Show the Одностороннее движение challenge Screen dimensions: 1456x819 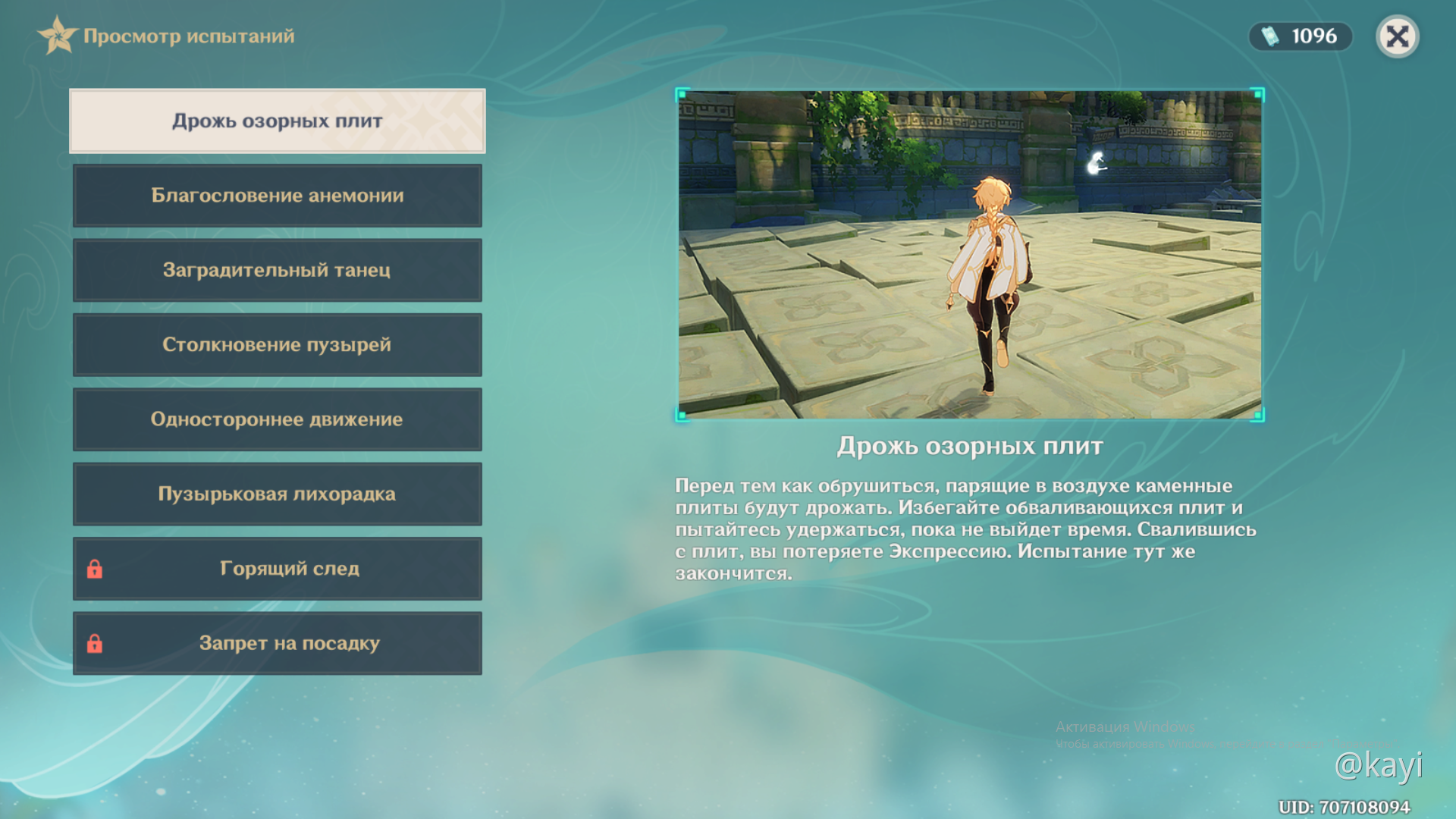[x=278, y=419]
